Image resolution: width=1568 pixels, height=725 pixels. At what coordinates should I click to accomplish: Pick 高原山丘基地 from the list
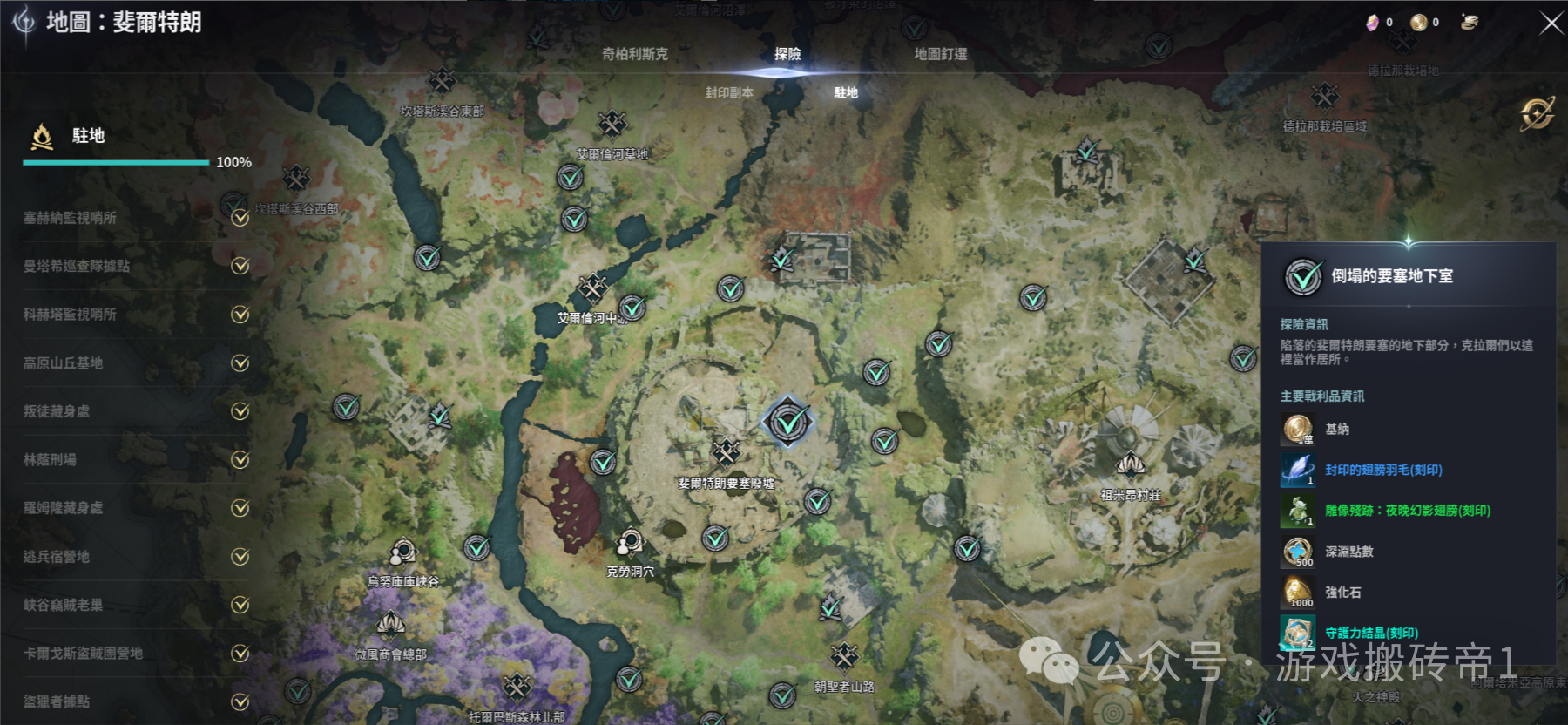click(63, 362)
